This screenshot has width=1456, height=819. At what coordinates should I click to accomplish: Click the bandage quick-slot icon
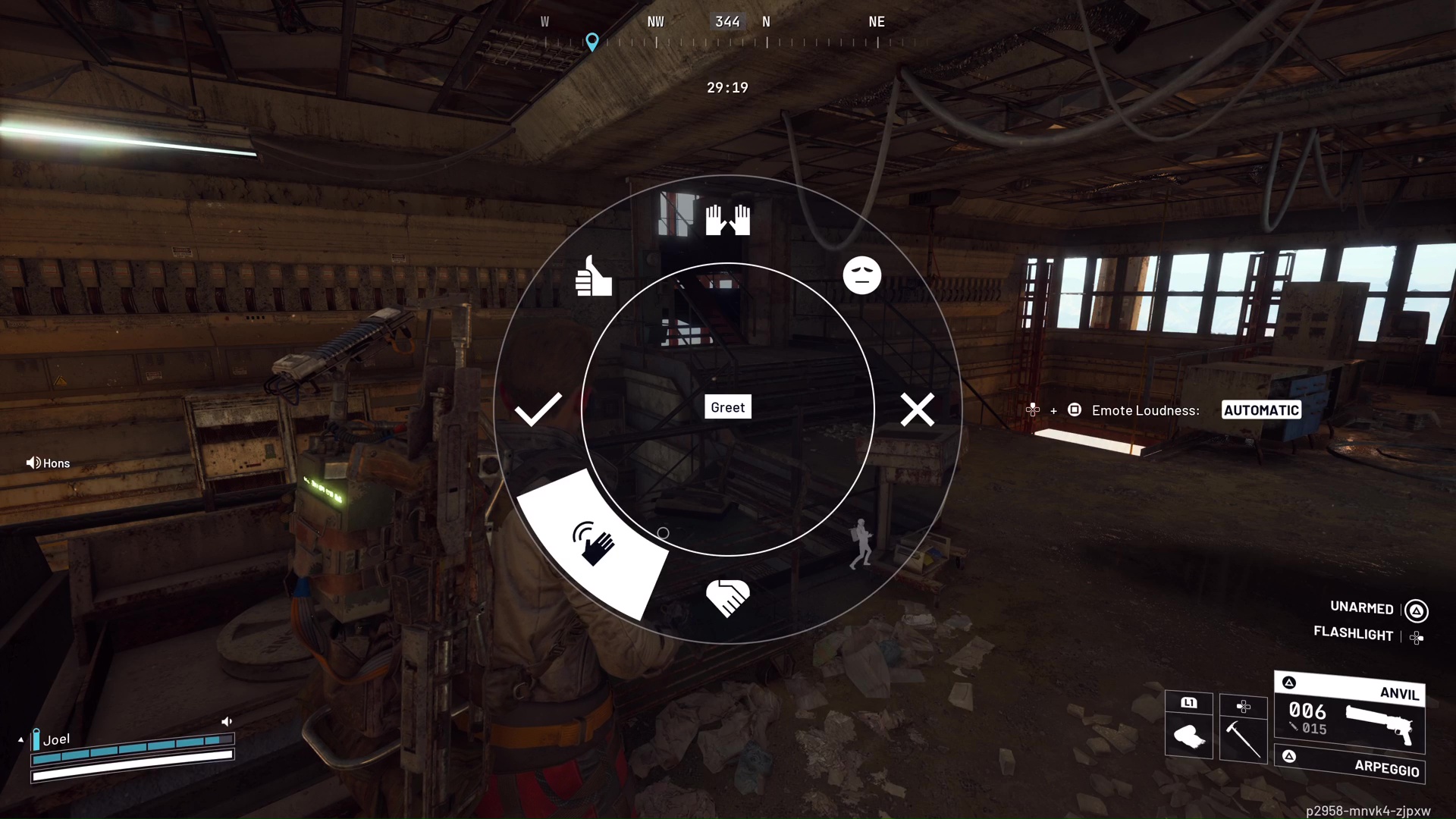(1188, 734)
